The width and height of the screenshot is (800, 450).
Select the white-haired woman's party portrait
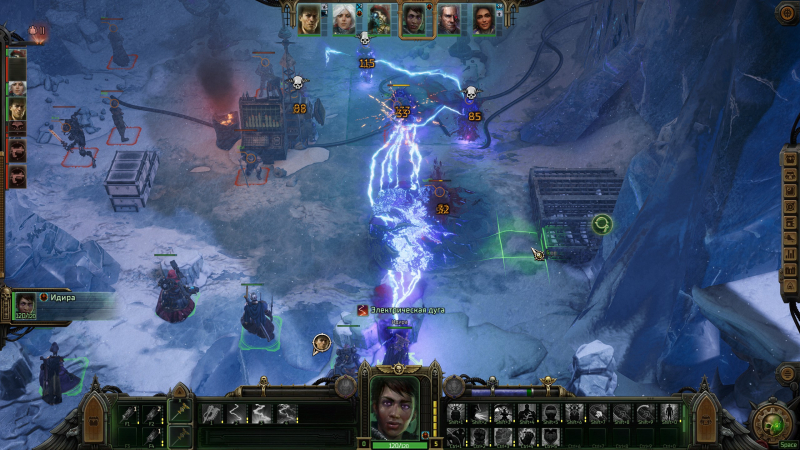[x=344, y=18]
